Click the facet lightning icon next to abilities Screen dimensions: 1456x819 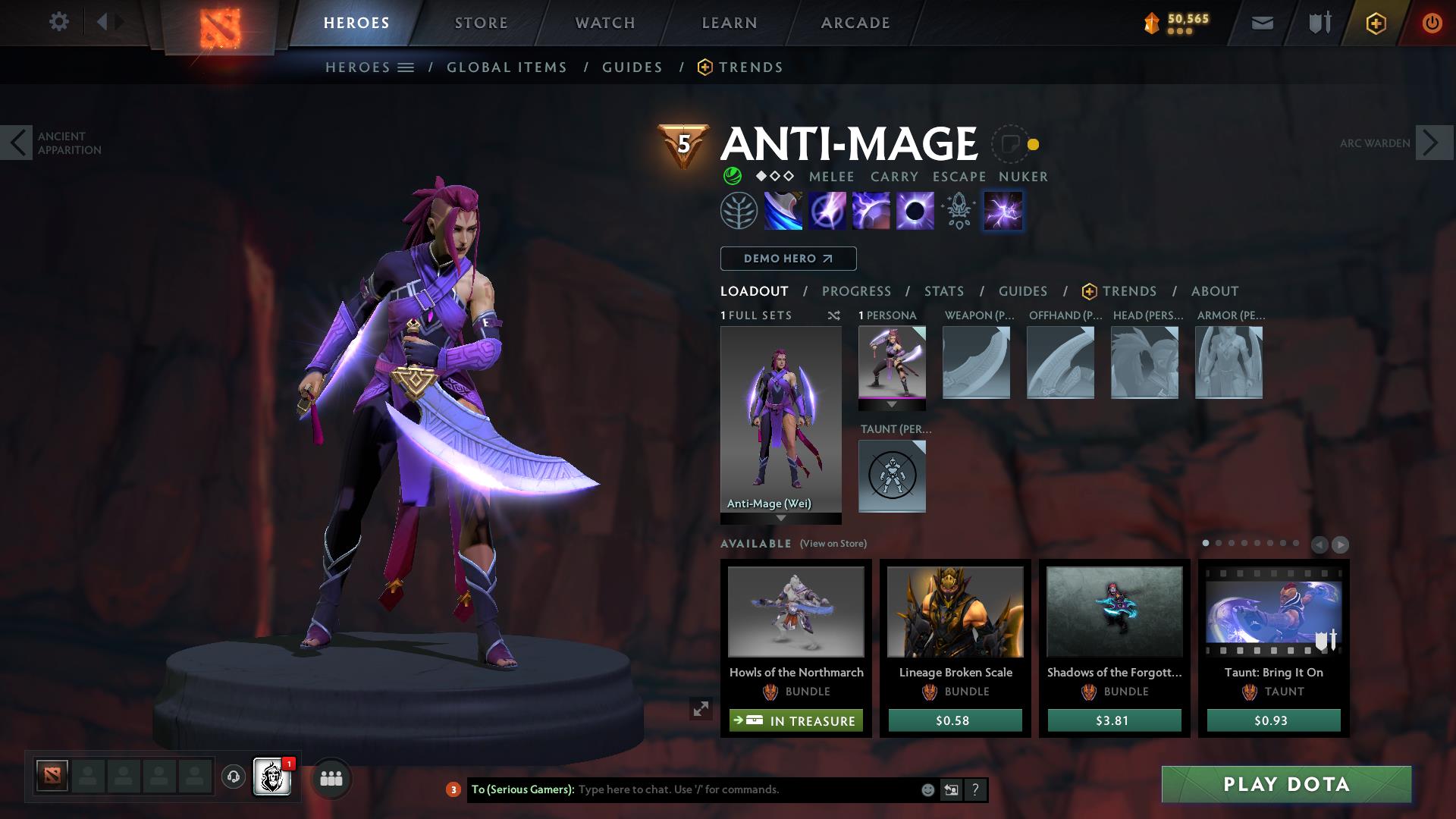click(1003, 210)
